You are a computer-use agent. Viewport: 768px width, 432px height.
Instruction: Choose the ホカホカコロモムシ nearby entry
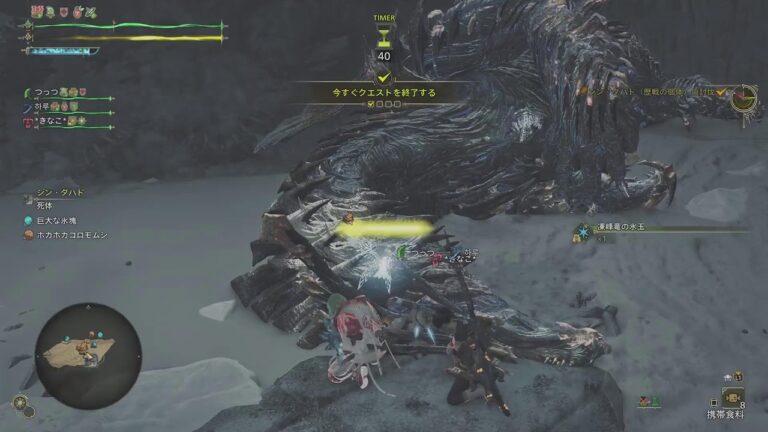point(72,235)
